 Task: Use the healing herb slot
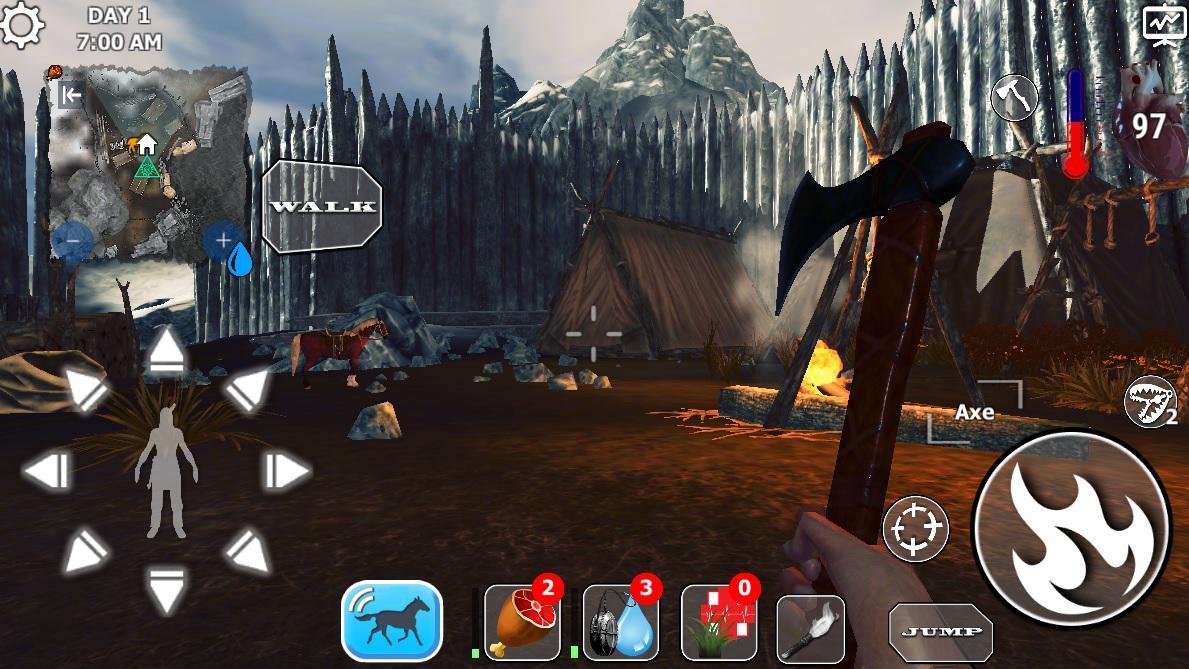pyautogui.click(x=718, y=622)
